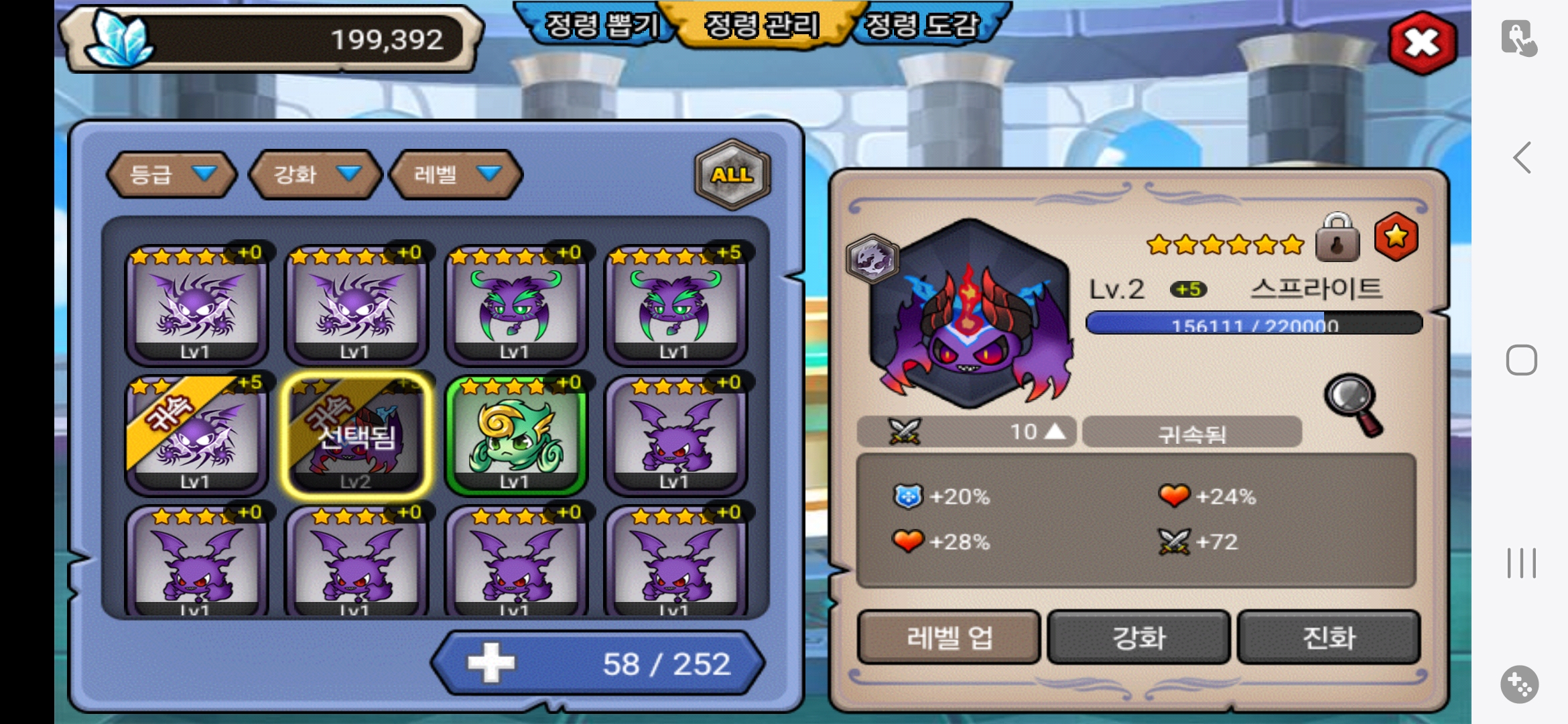Tap the Android back arrow
This screenshot has height=724, width=1568.
pyautogui.click(x=1522, y=158)
